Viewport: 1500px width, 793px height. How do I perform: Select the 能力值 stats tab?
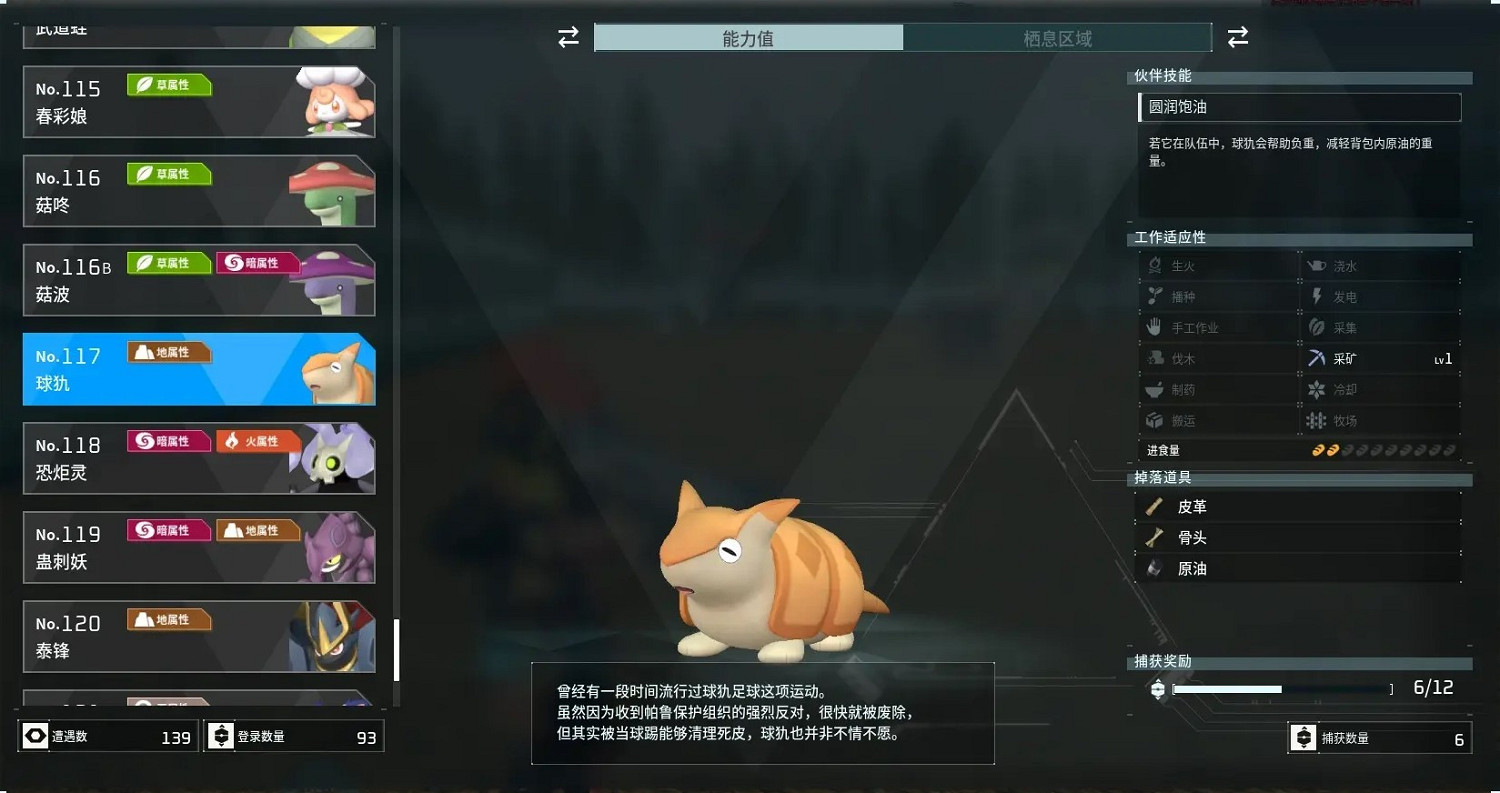pyautogui.click(x=748, y=37)
